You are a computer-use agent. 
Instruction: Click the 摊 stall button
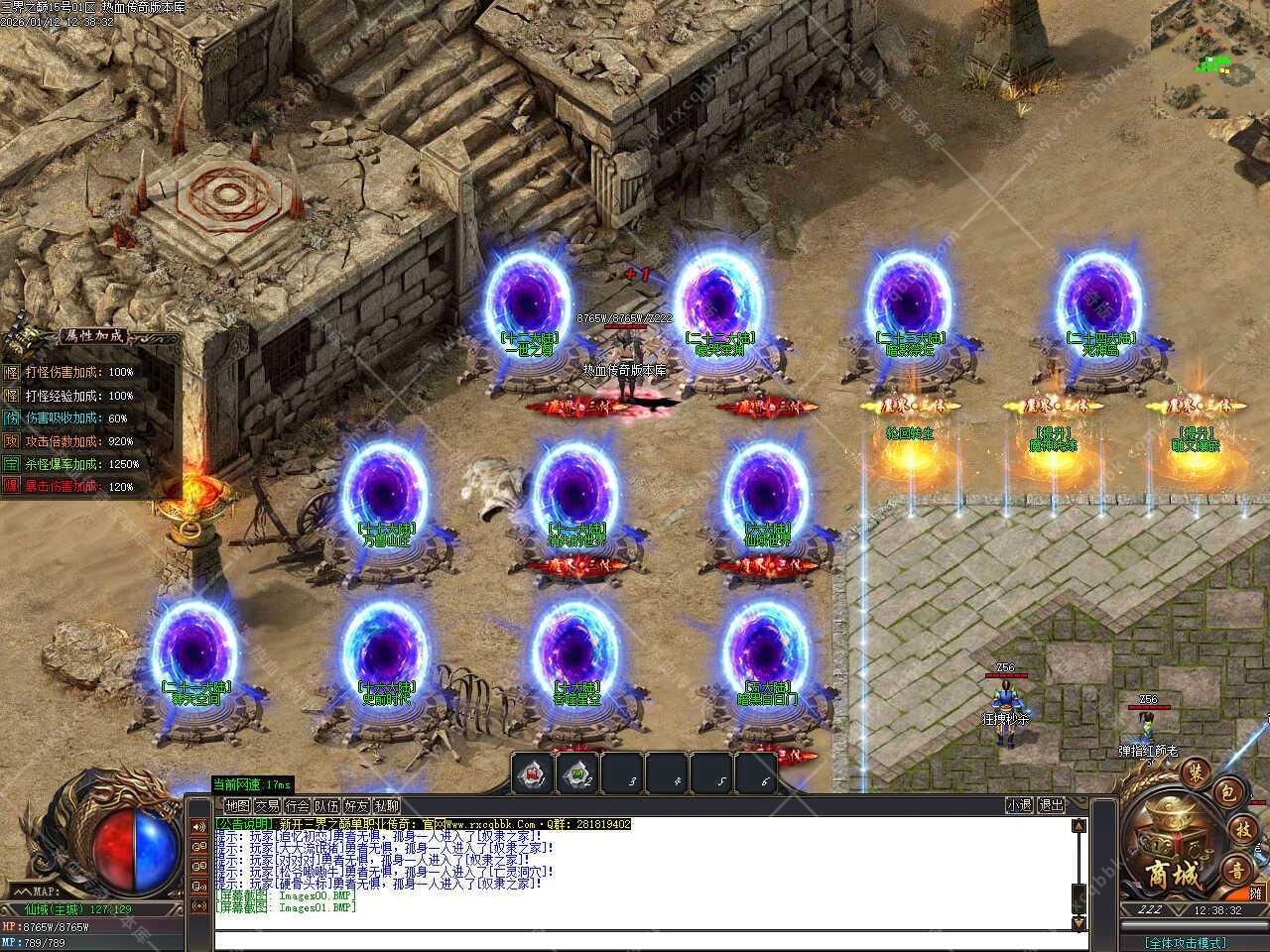(1255, 892)
